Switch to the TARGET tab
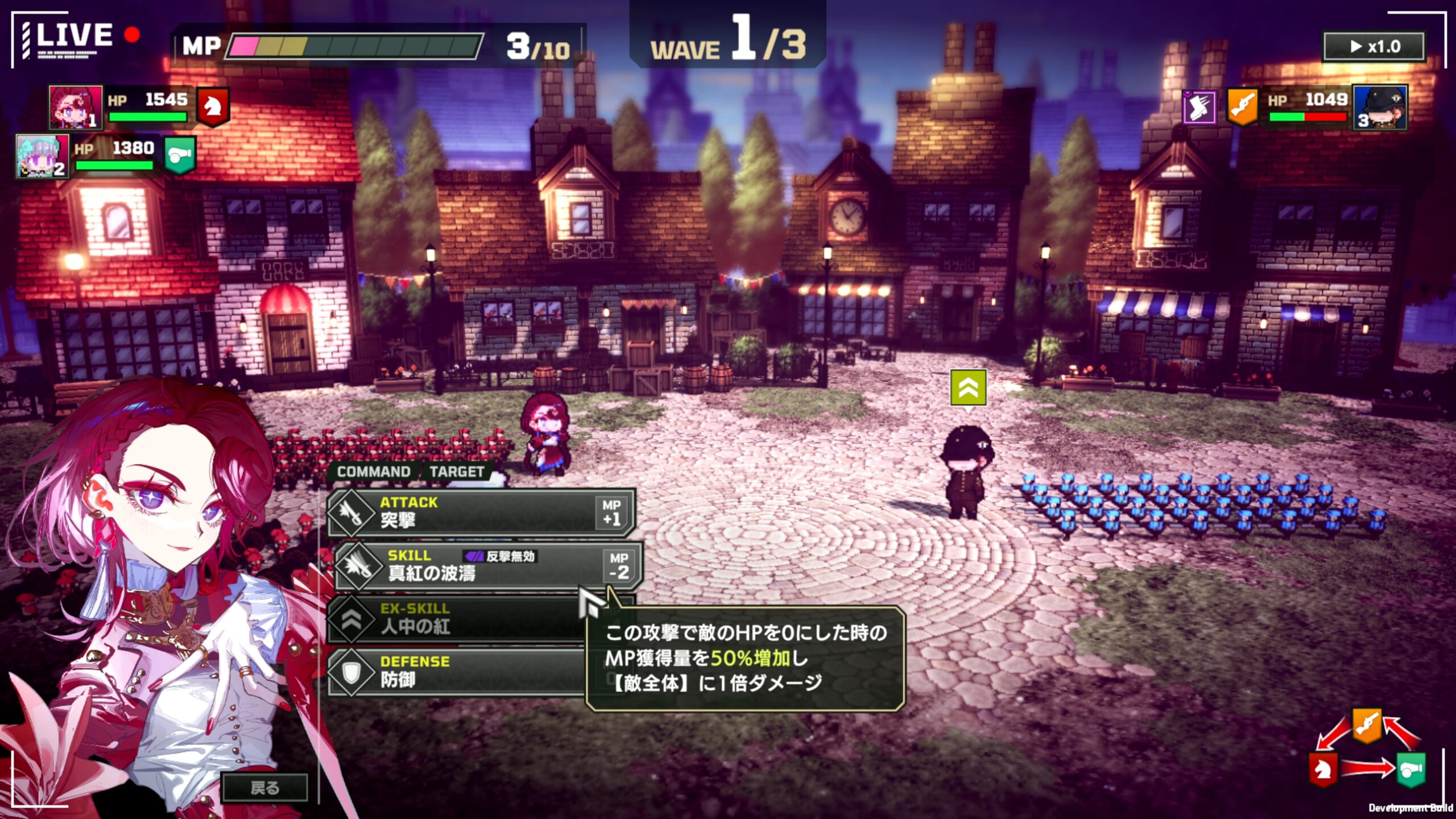1456x819 pixels. (457, 472)
